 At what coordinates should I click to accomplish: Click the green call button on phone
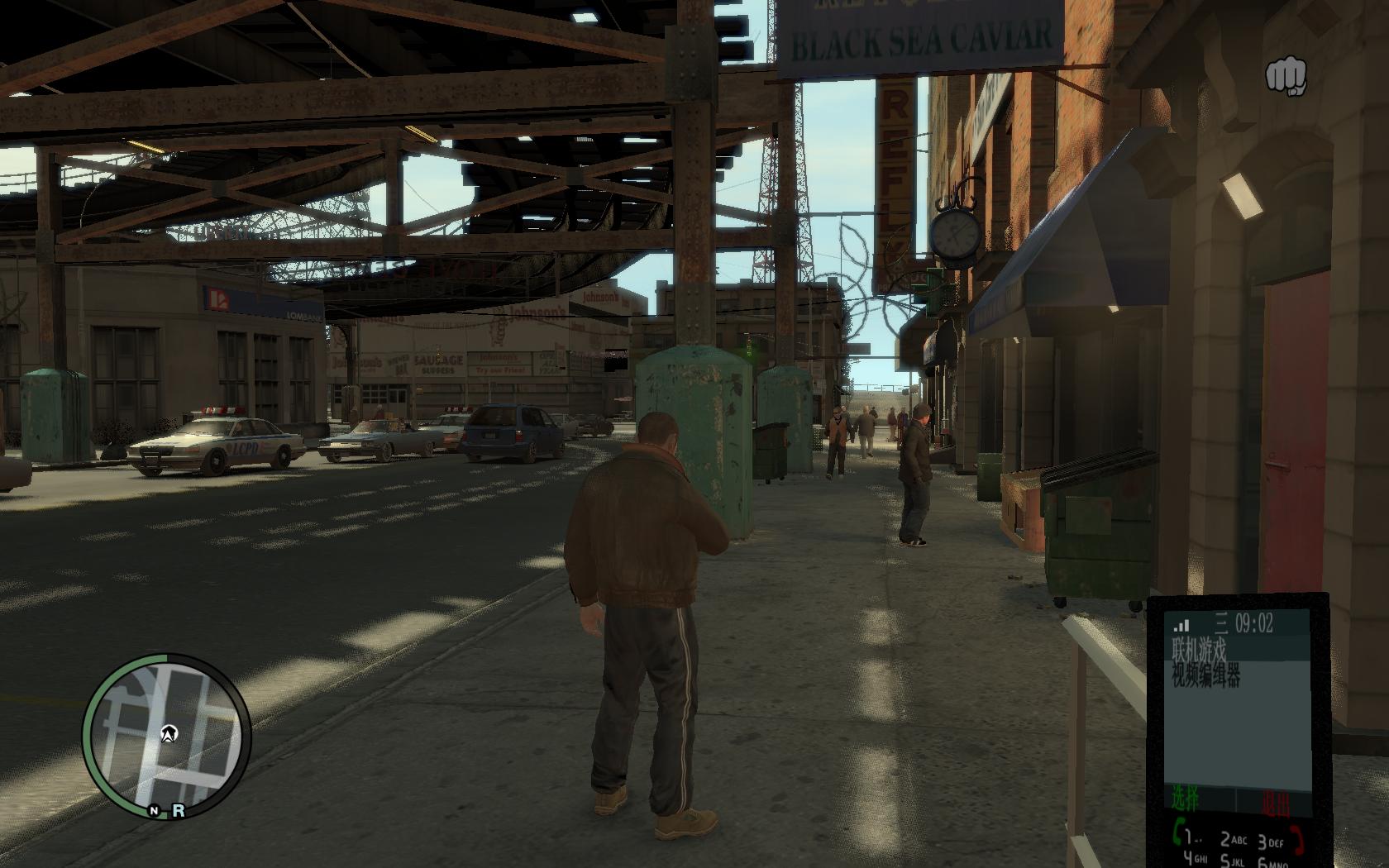[1177, 833]
